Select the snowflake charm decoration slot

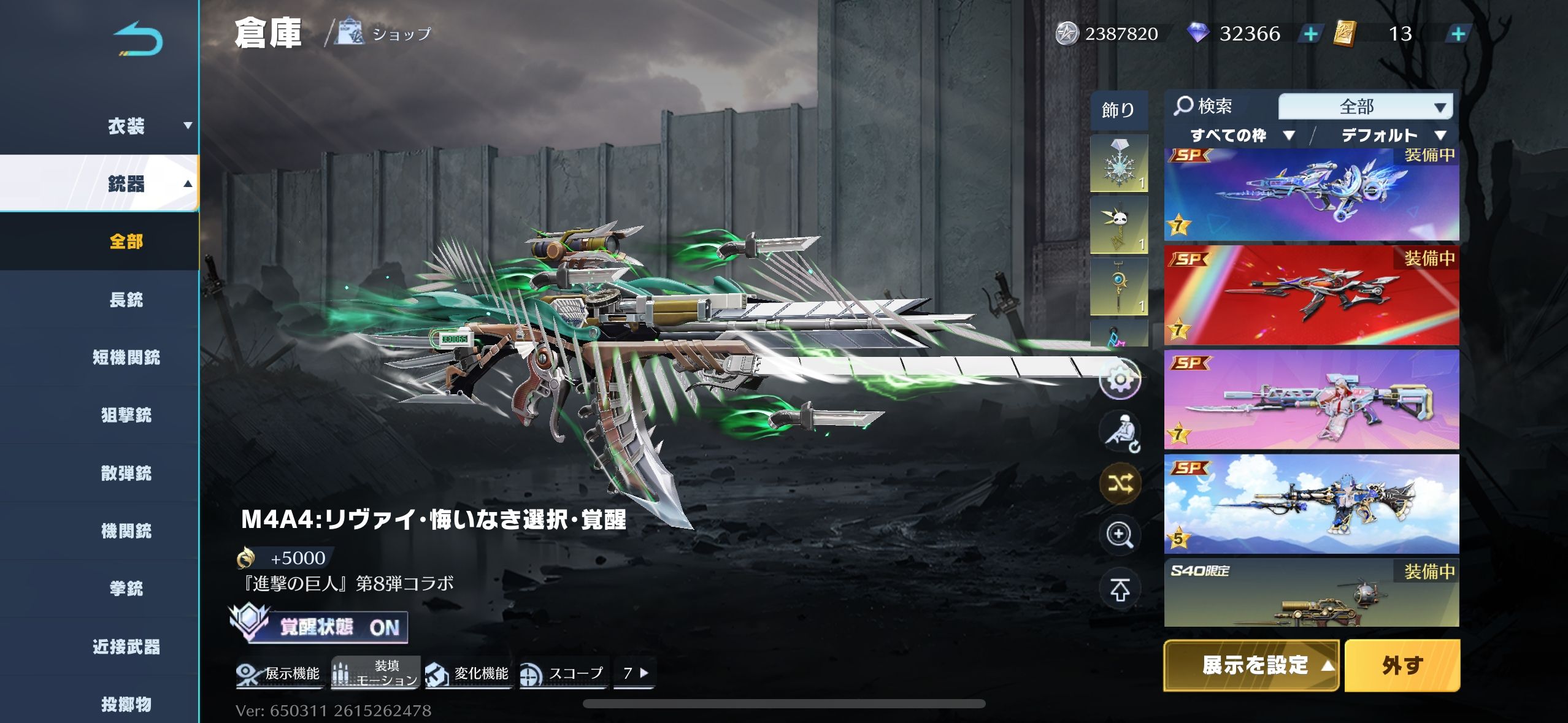pyautogui.click(x=1118, y=164)
